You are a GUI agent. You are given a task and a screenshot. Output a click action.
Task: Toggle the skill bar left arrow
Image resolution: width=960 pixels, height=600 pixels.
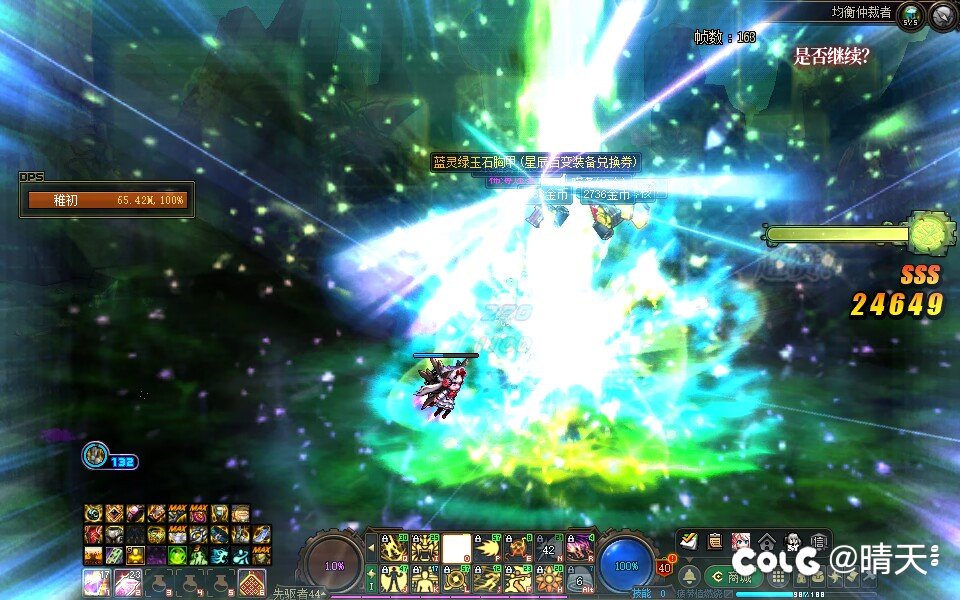pos(372,548)
